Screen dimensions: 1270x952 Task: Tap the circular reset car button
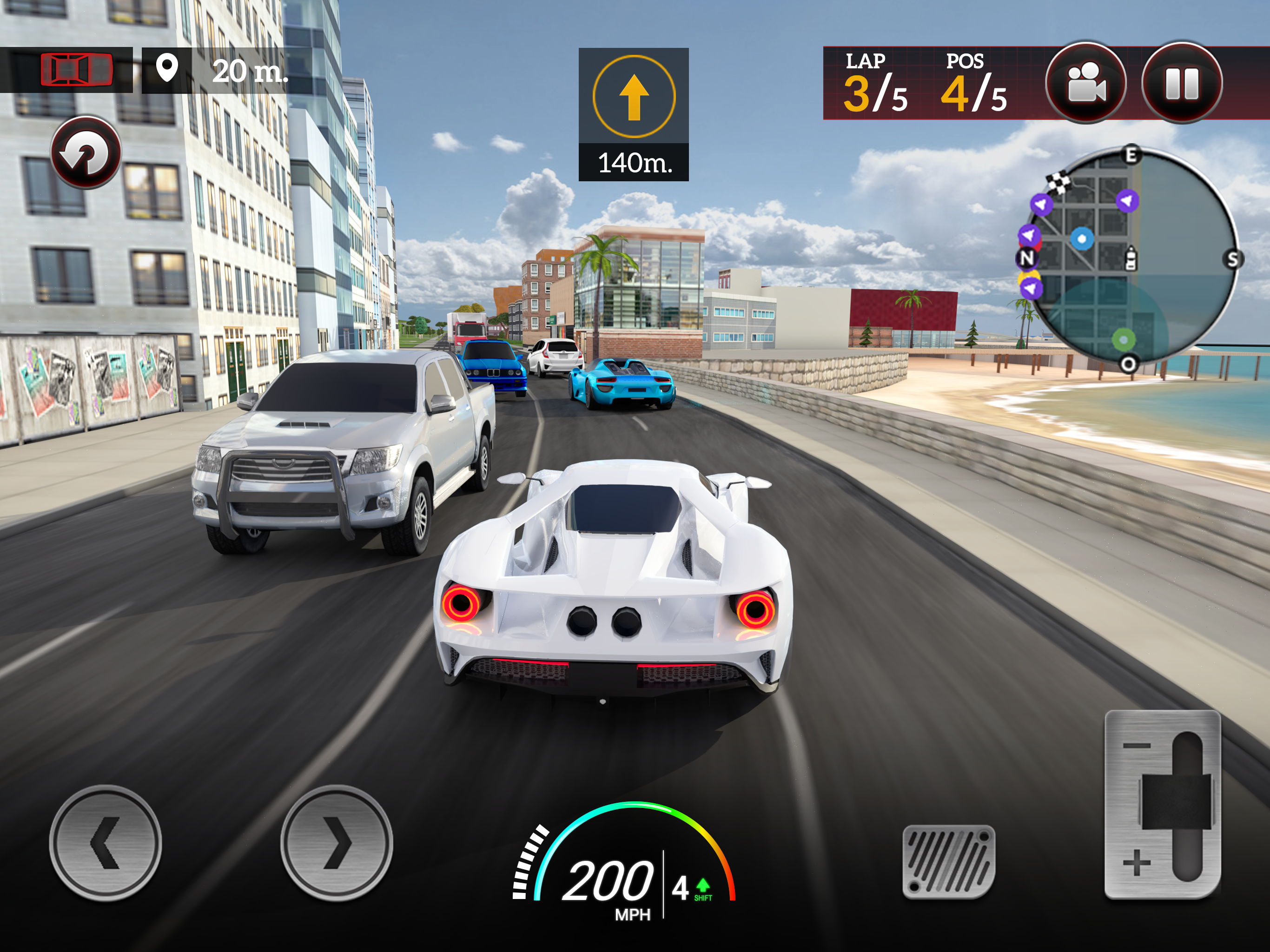click(86, 153)
